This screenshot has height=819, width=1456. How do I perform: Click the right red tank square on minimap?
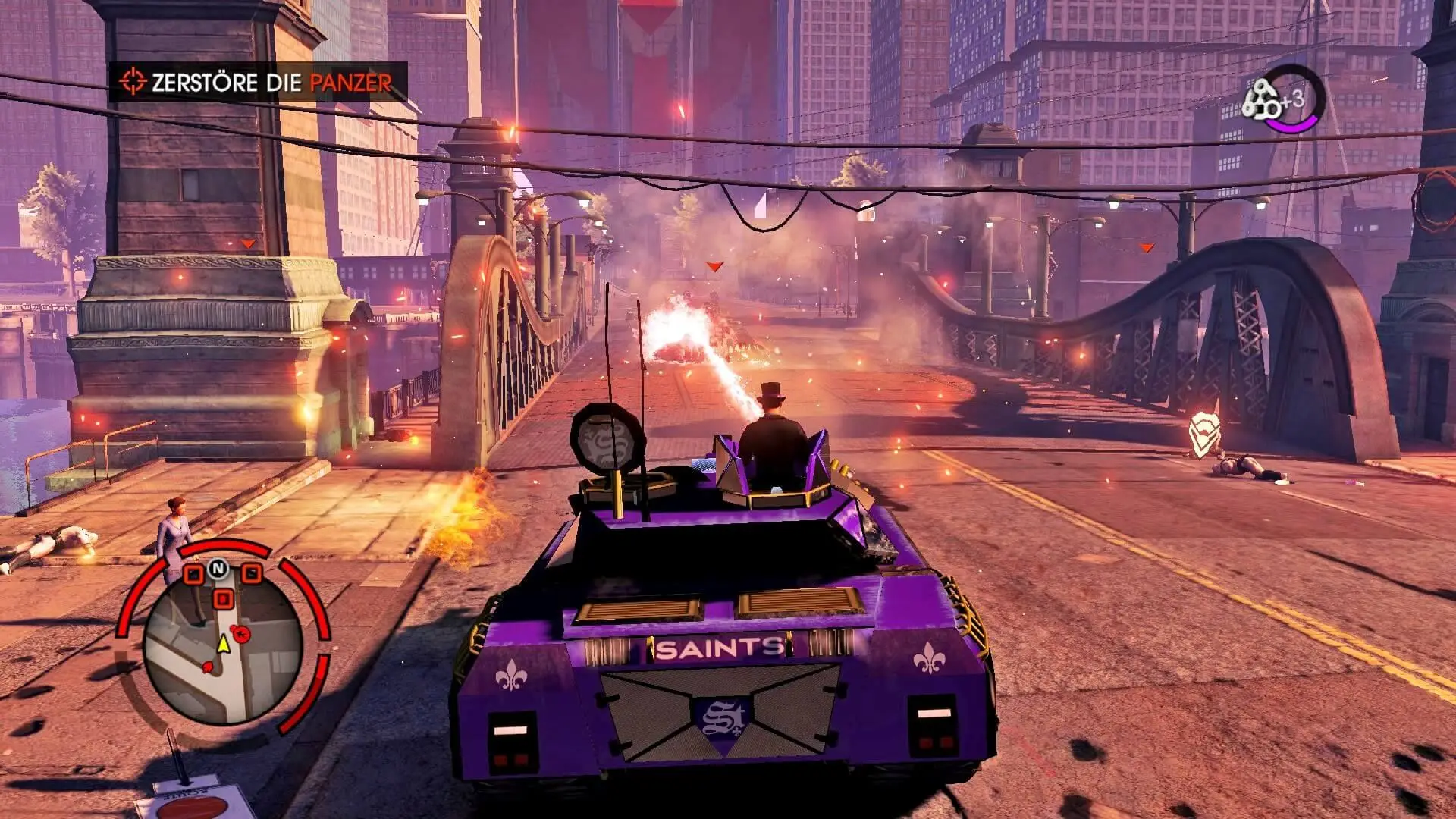(x=250, y=574)
